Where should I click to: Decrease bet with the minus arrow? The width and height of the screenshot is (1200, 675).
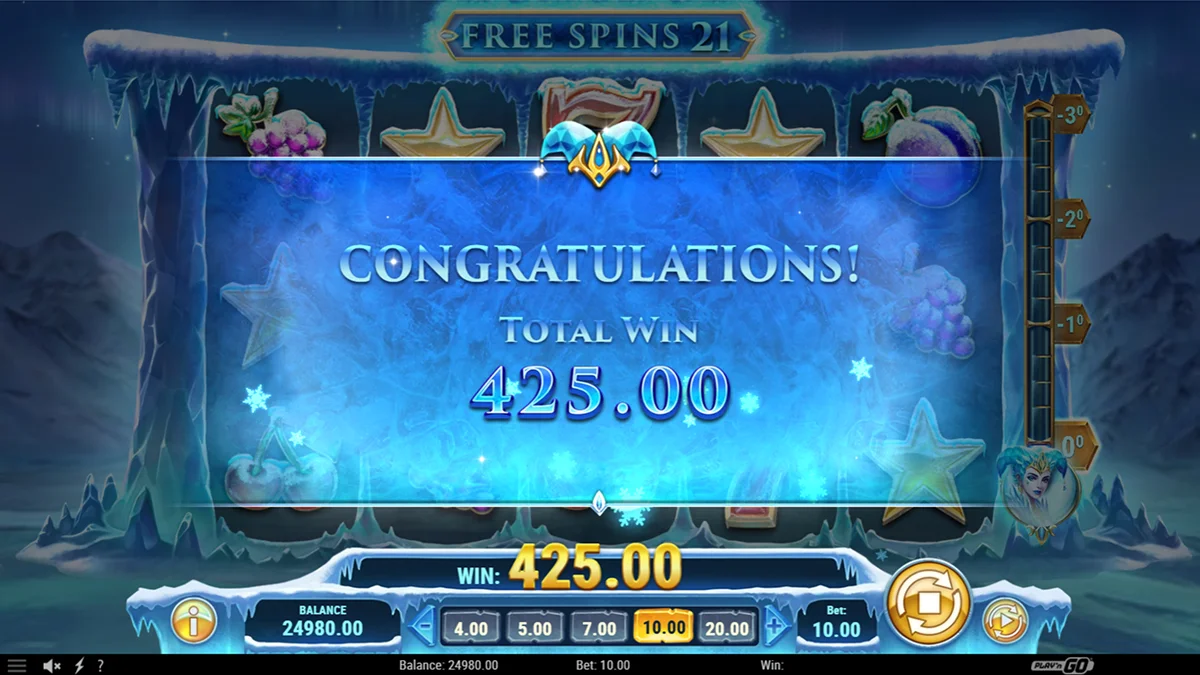click(423, 628)
